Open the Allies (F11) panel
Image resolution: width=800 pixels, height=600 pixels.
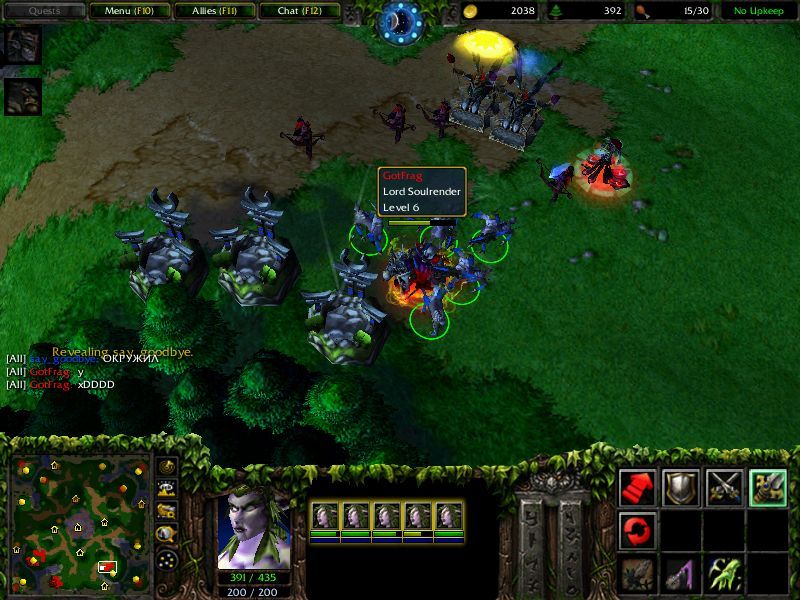point(214,11)
